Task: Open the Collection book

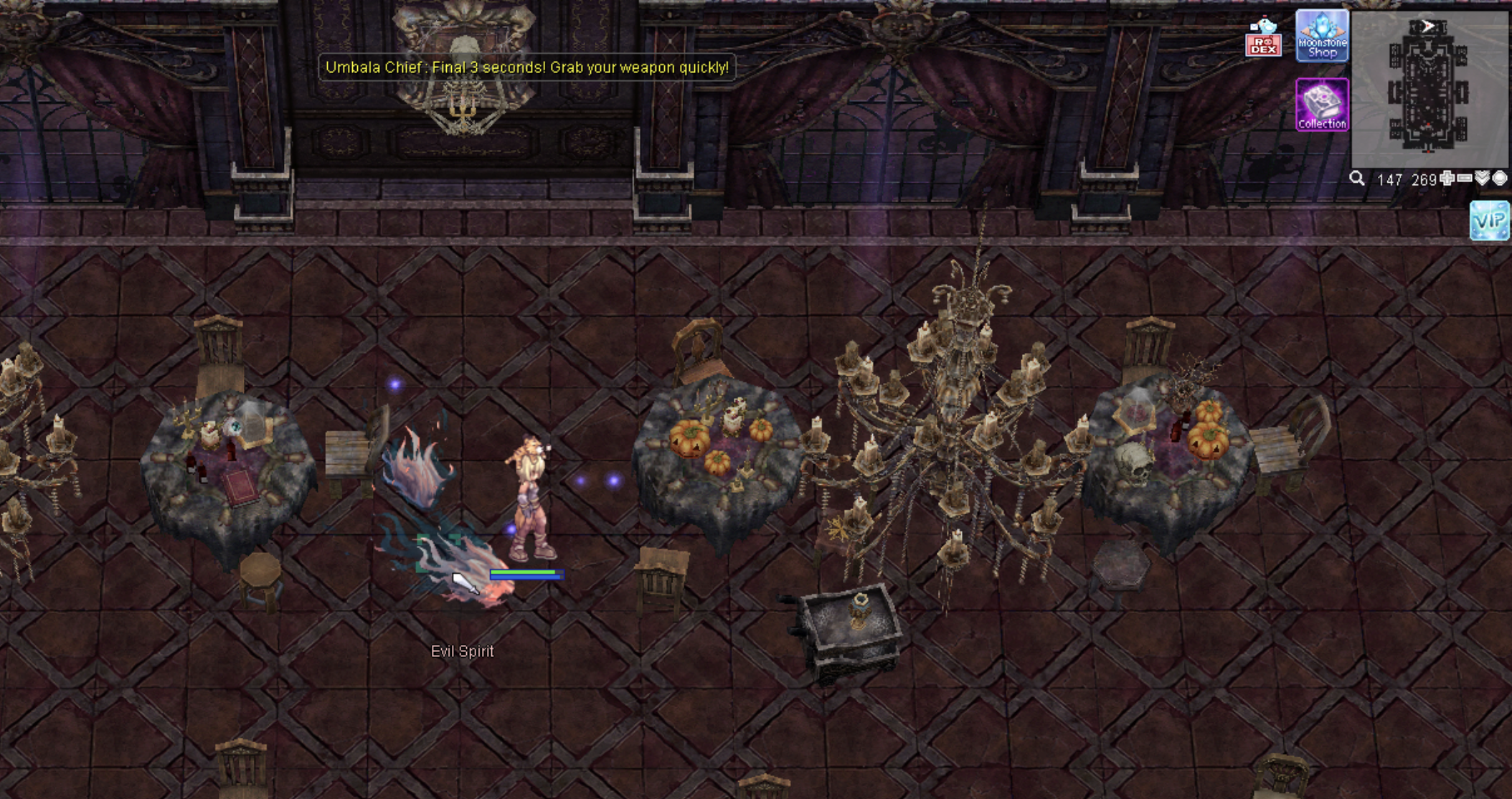Action: pos(1322,105)
